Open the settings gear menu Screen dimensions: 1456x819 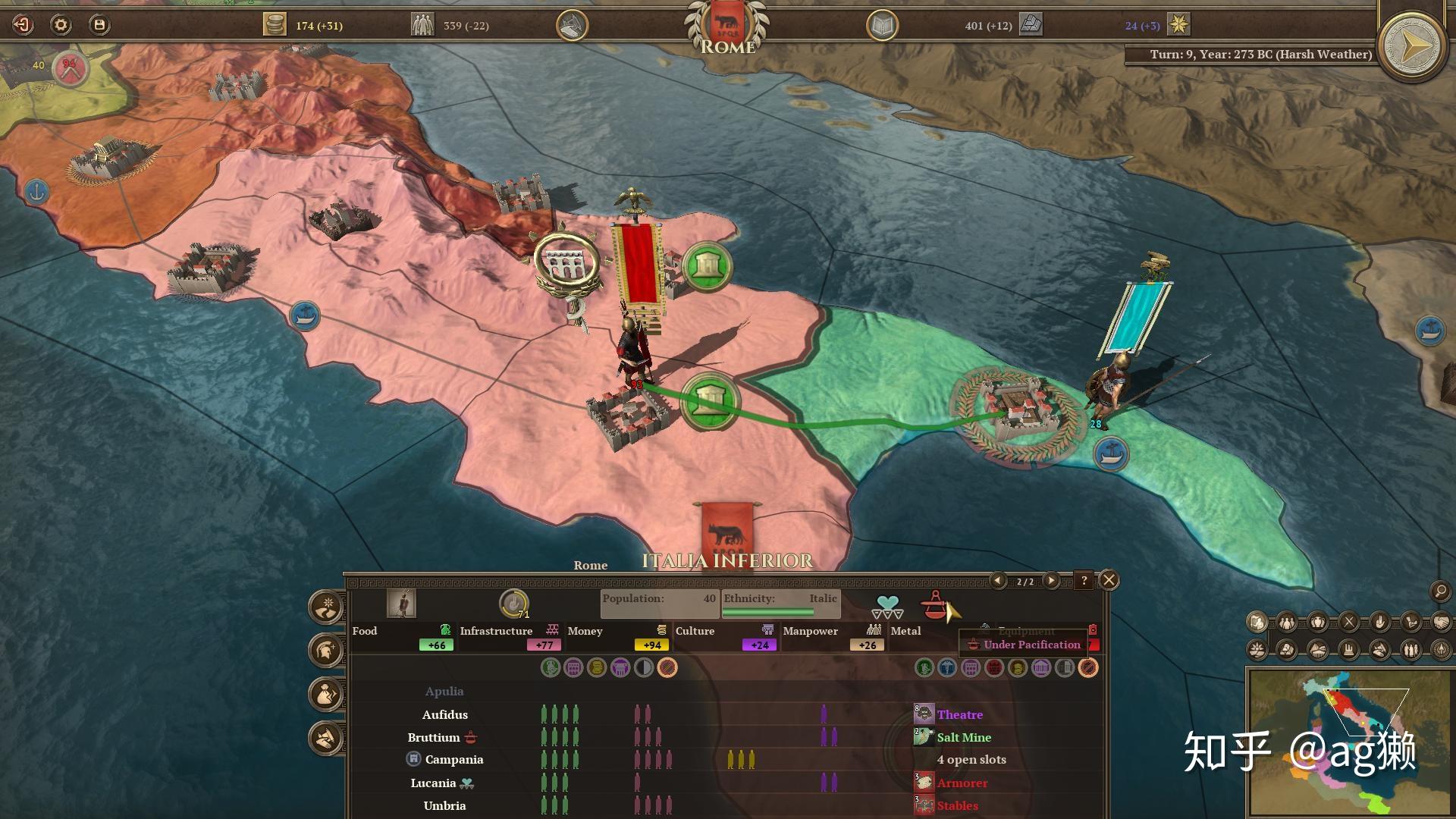coord(61,25)
